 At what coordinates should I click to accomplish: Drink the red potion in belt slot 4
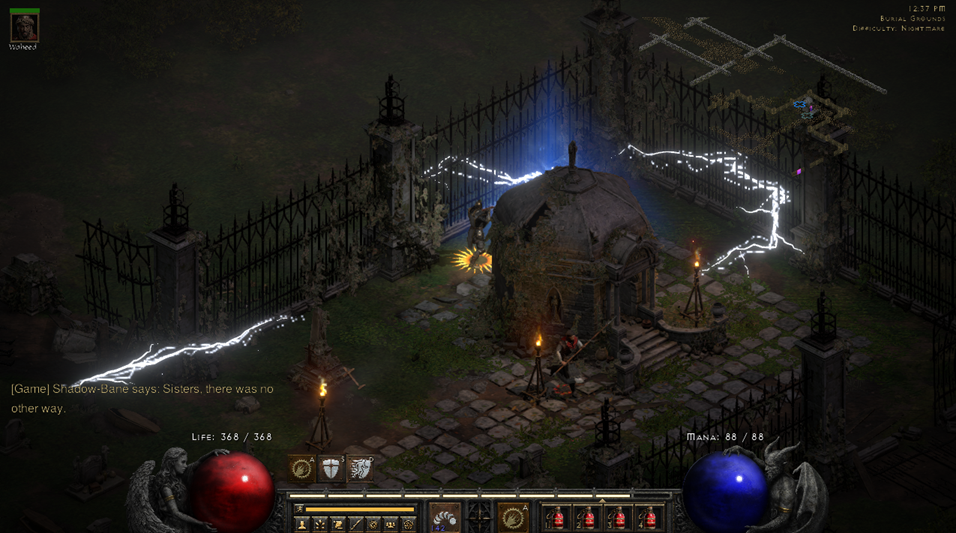click(649, 518)
